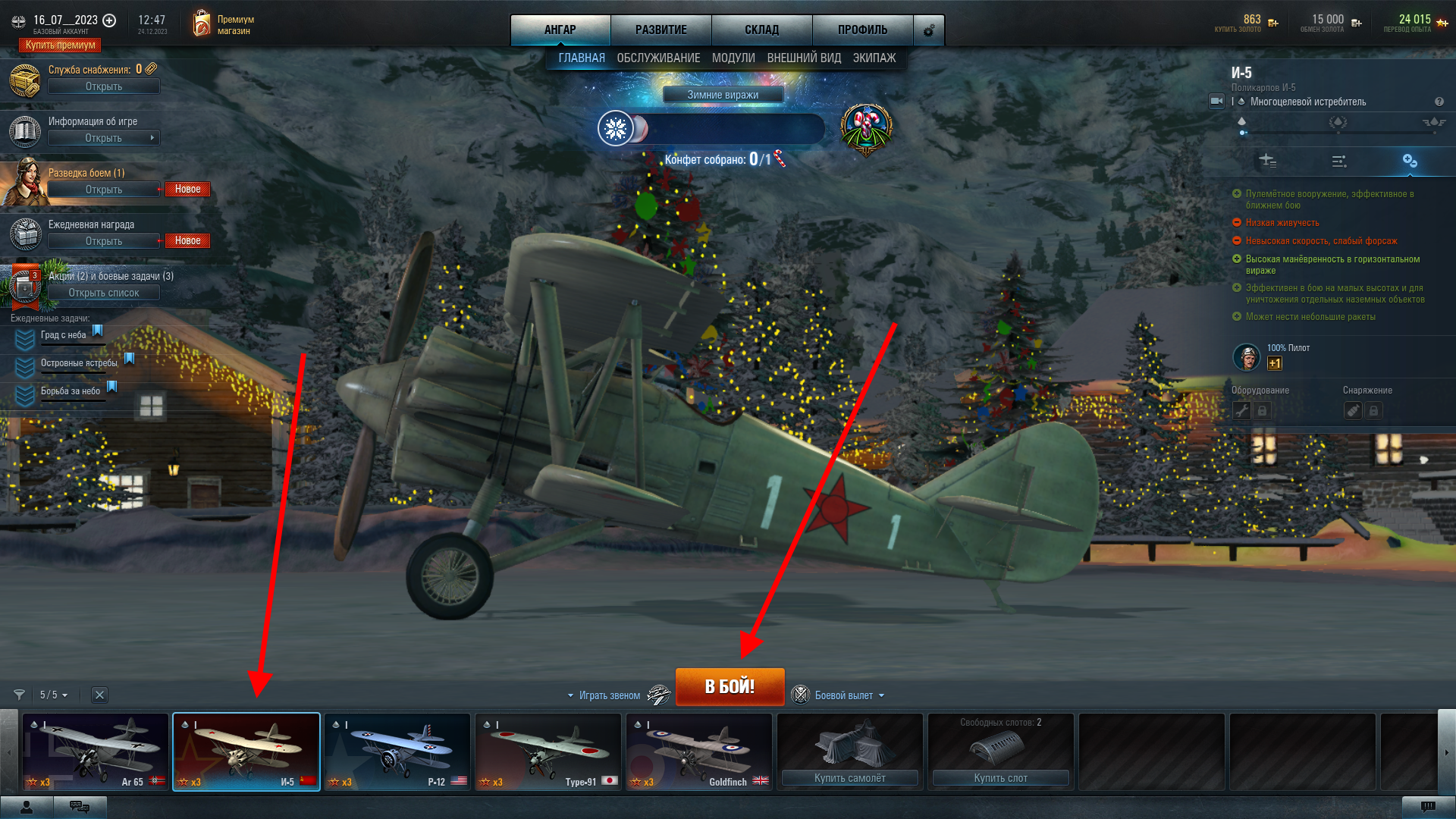Open the ЭКИПАЖ section
The image size is (1456, 819).
pos(874,58)
